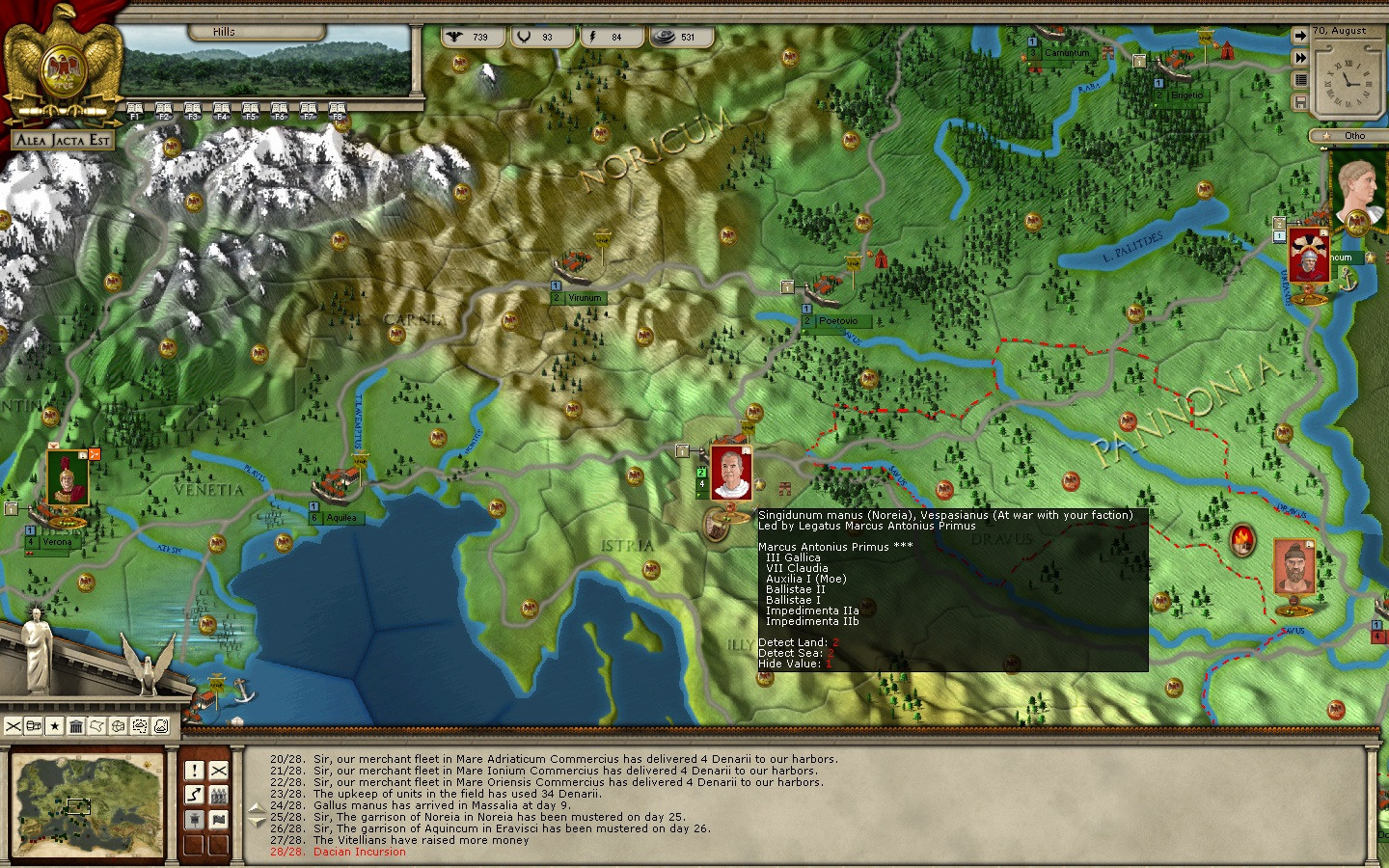Select the Marcus Antonius Primus army portrait
Viewport: 1389px width, 868px height.
point(730,474)
